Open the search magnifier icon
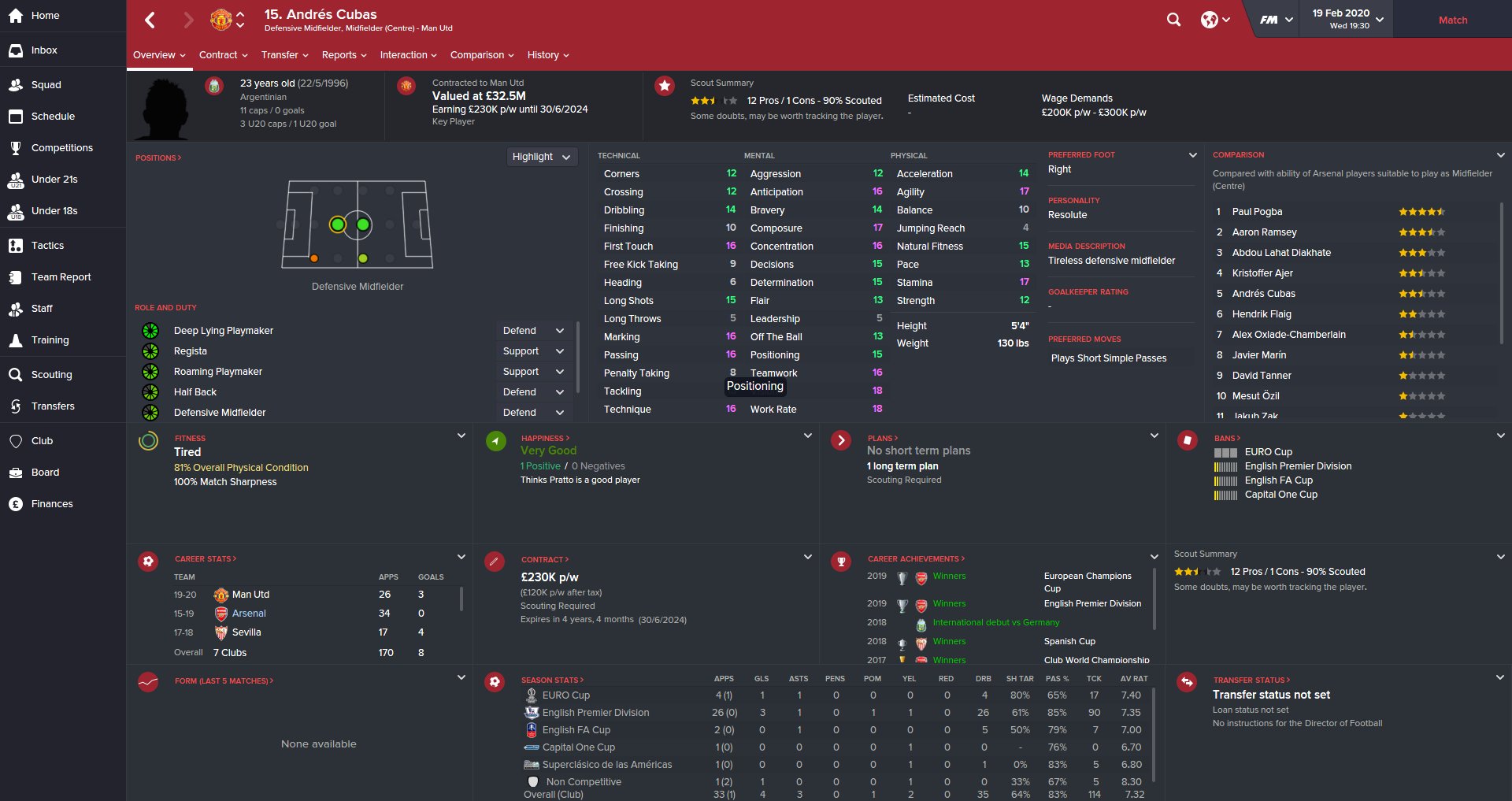Image resolution: width=1512 pixels, height=801 pixels. click(1173, 20)
